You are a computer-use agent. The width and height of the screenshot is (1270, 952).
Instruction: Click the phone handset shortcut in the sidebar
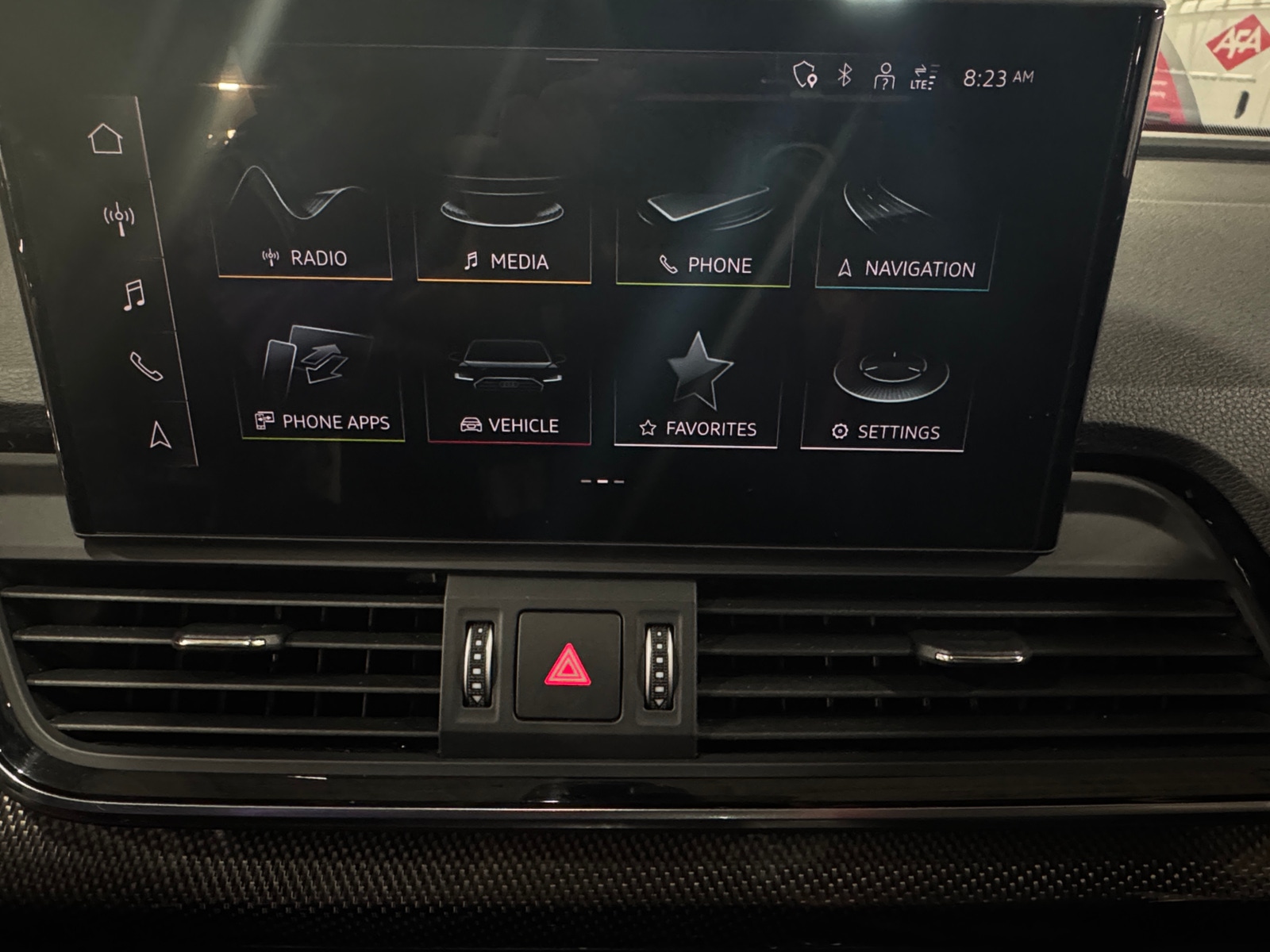click(146, 366)
